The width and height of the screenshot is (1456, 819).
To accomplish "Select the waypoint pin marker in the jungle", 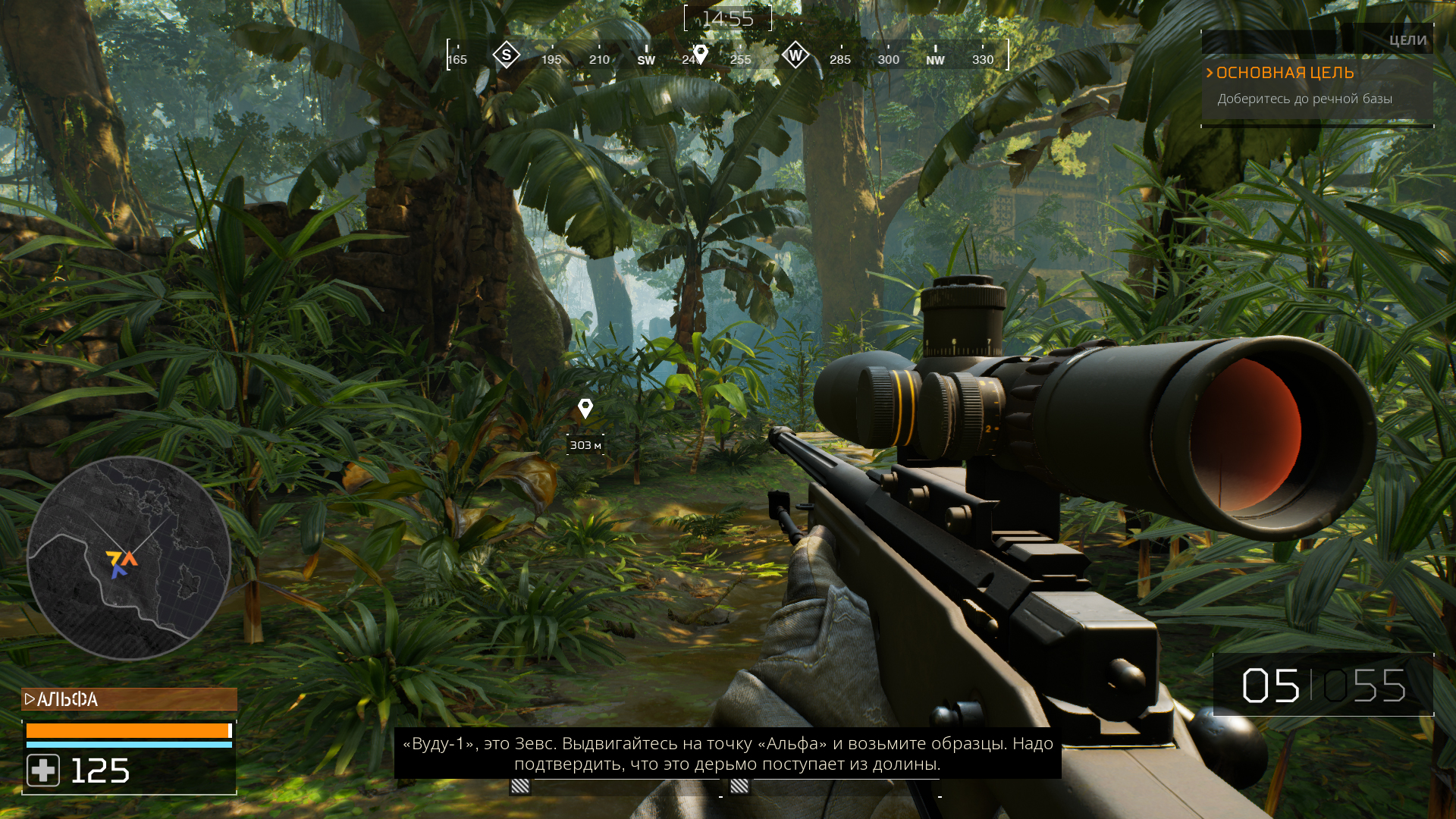I will (x=584, y=409).
